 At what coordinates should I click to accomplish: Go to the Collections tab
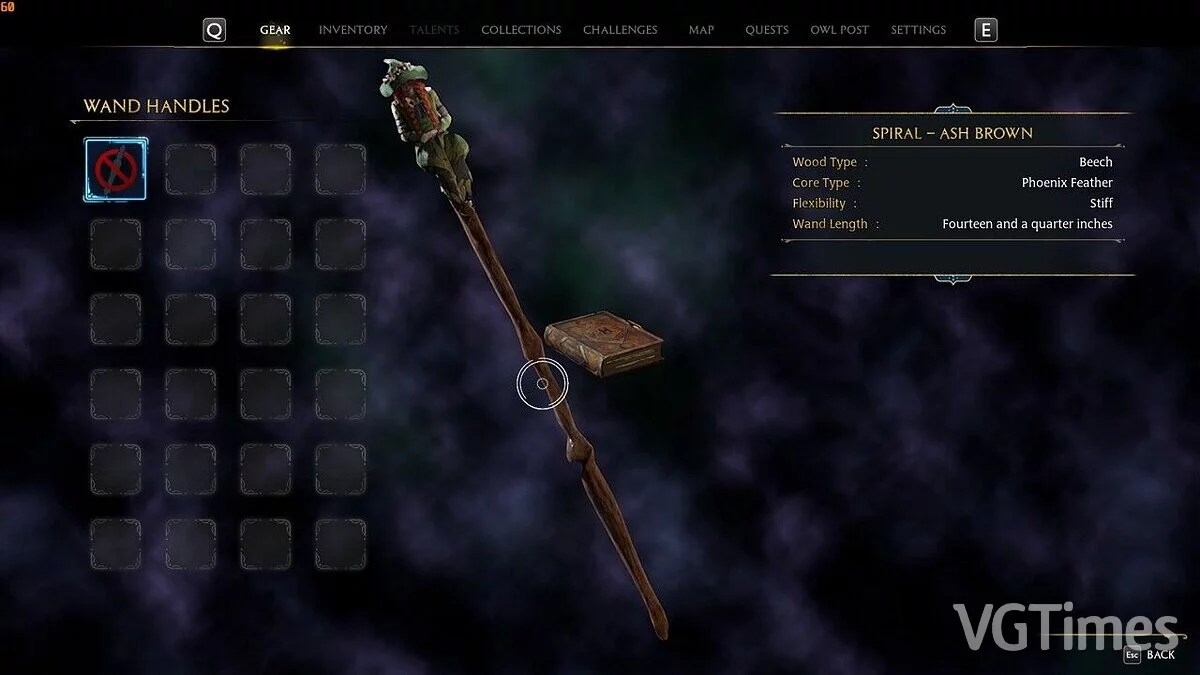pos(521,30)
